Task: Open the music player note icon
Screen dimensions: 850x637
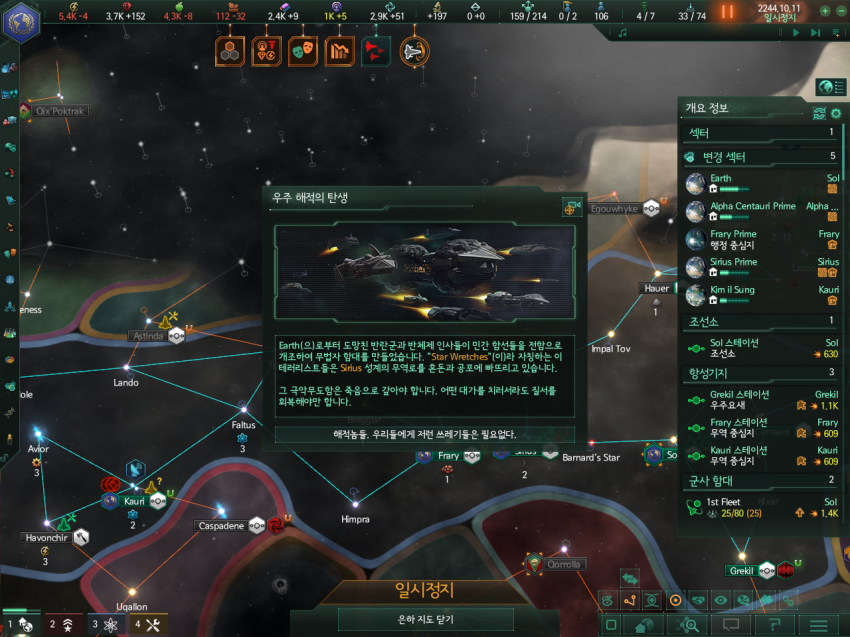Action: click(x=623, y=33)
